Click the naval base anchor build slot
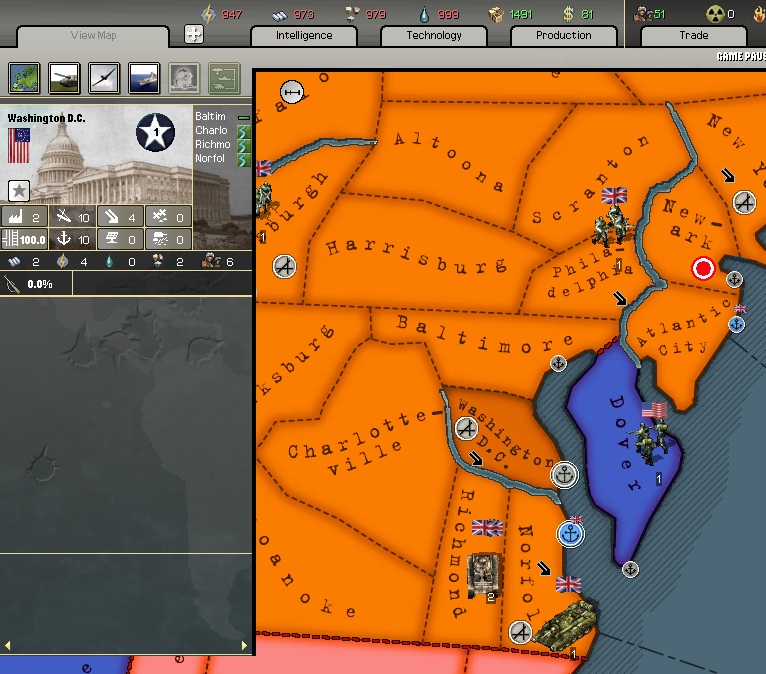The image size is (766, 674). [73, 239]
